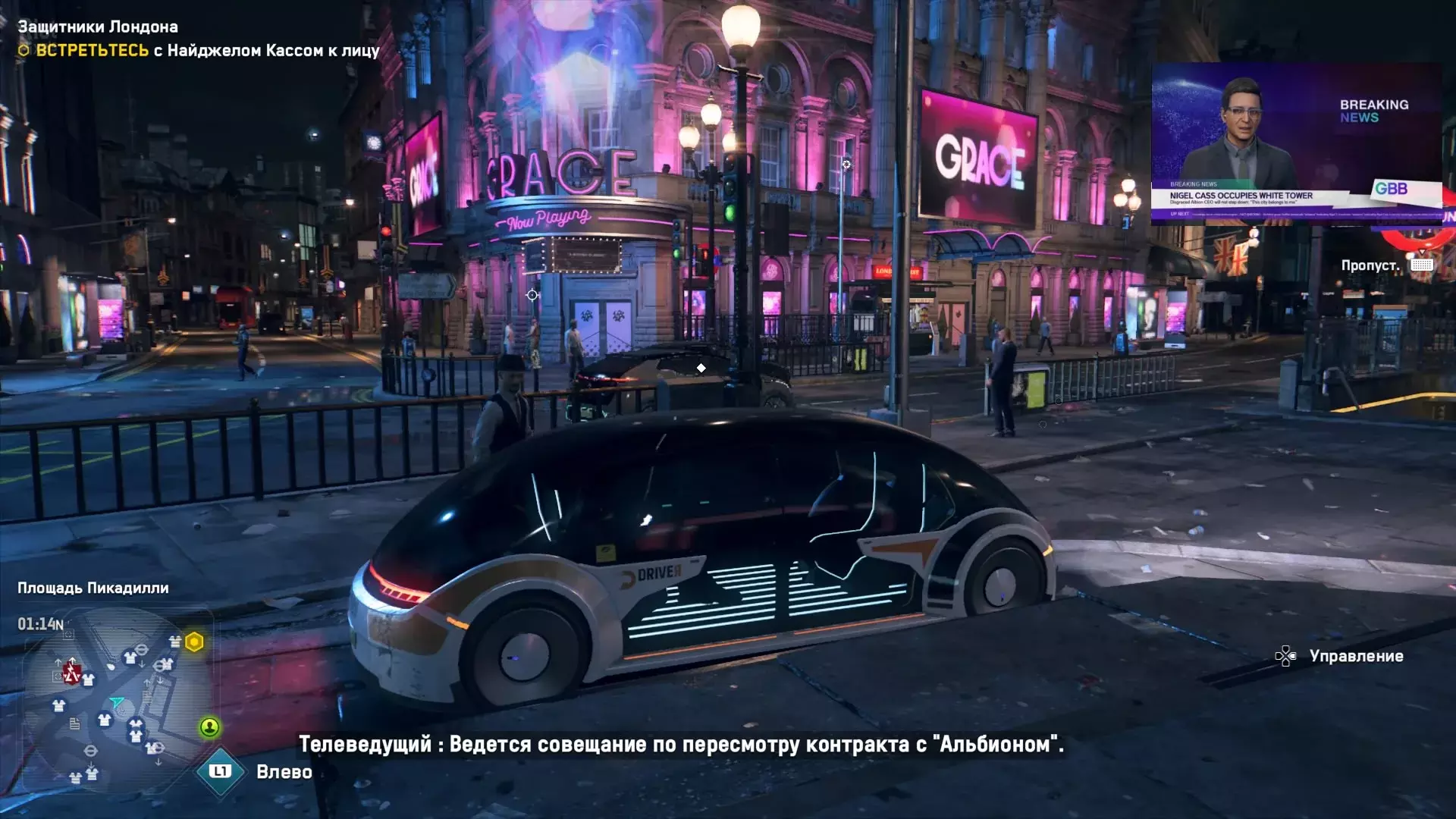Select the yellow hexagon objective marker
Viewport: 1456px width, 819px height.
[195, 642]
